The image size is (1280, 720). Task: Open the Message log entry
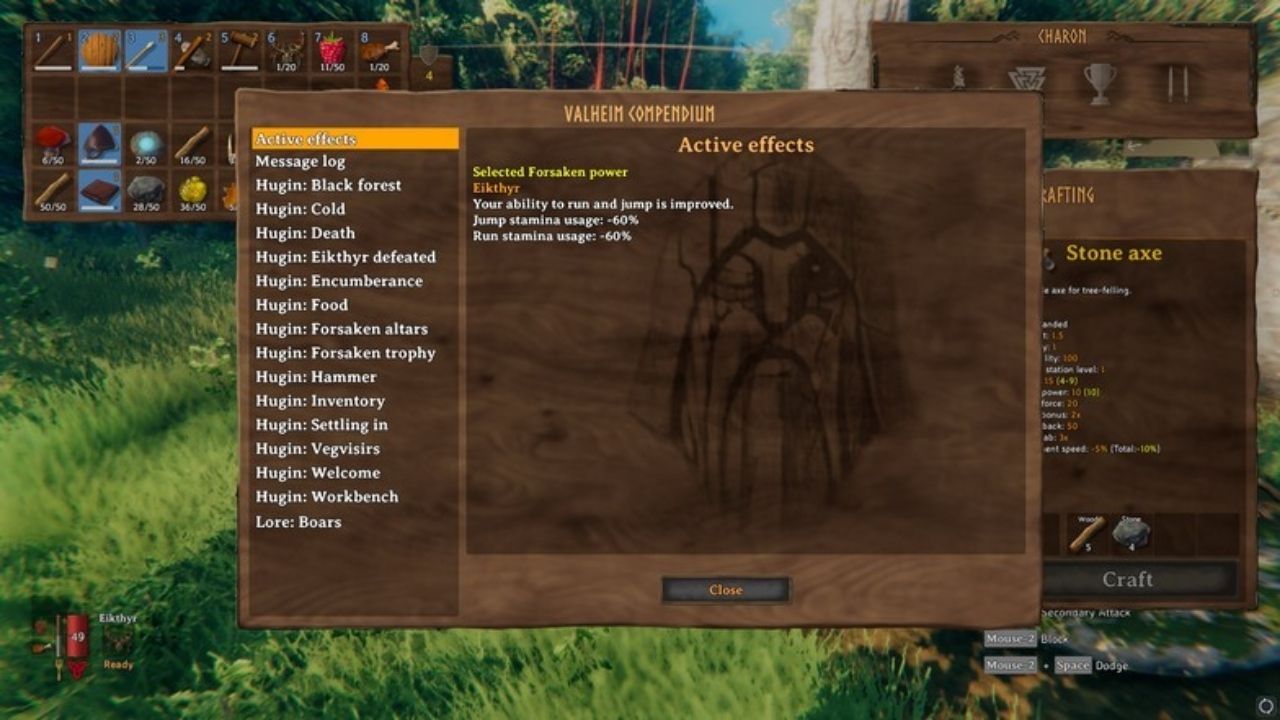pyautogui.click(x=299, y=160)
